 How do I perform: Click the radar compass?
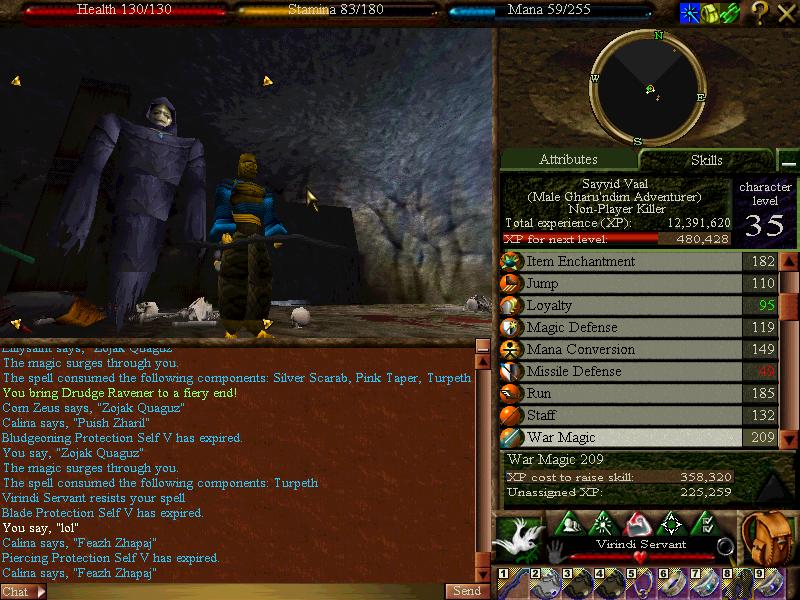[x=648, y=88]
